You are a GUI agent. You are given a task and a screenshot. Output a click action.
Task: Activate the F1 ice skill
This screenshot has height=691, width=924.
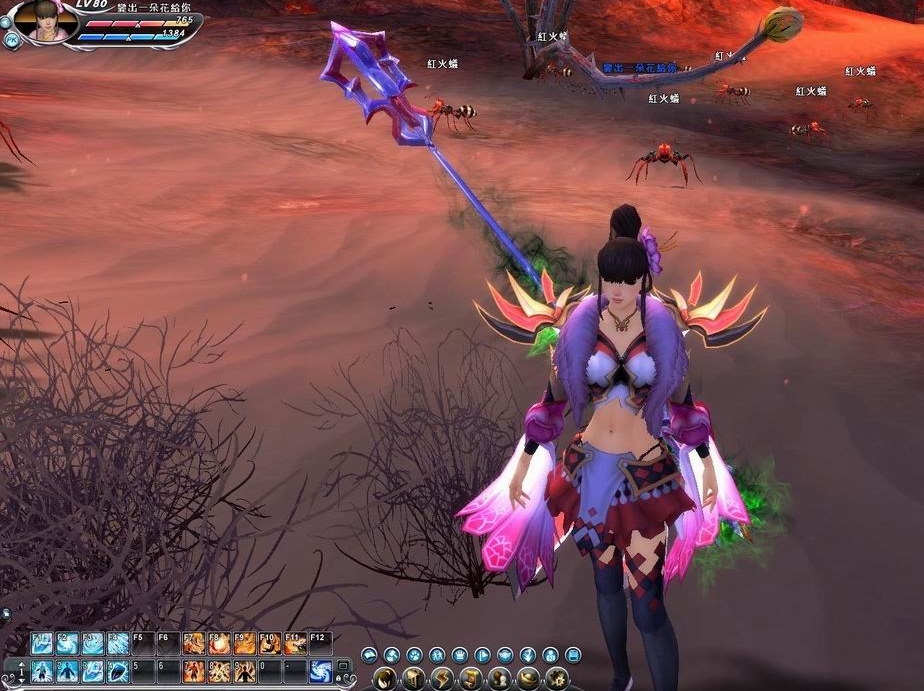coord(41,643)
